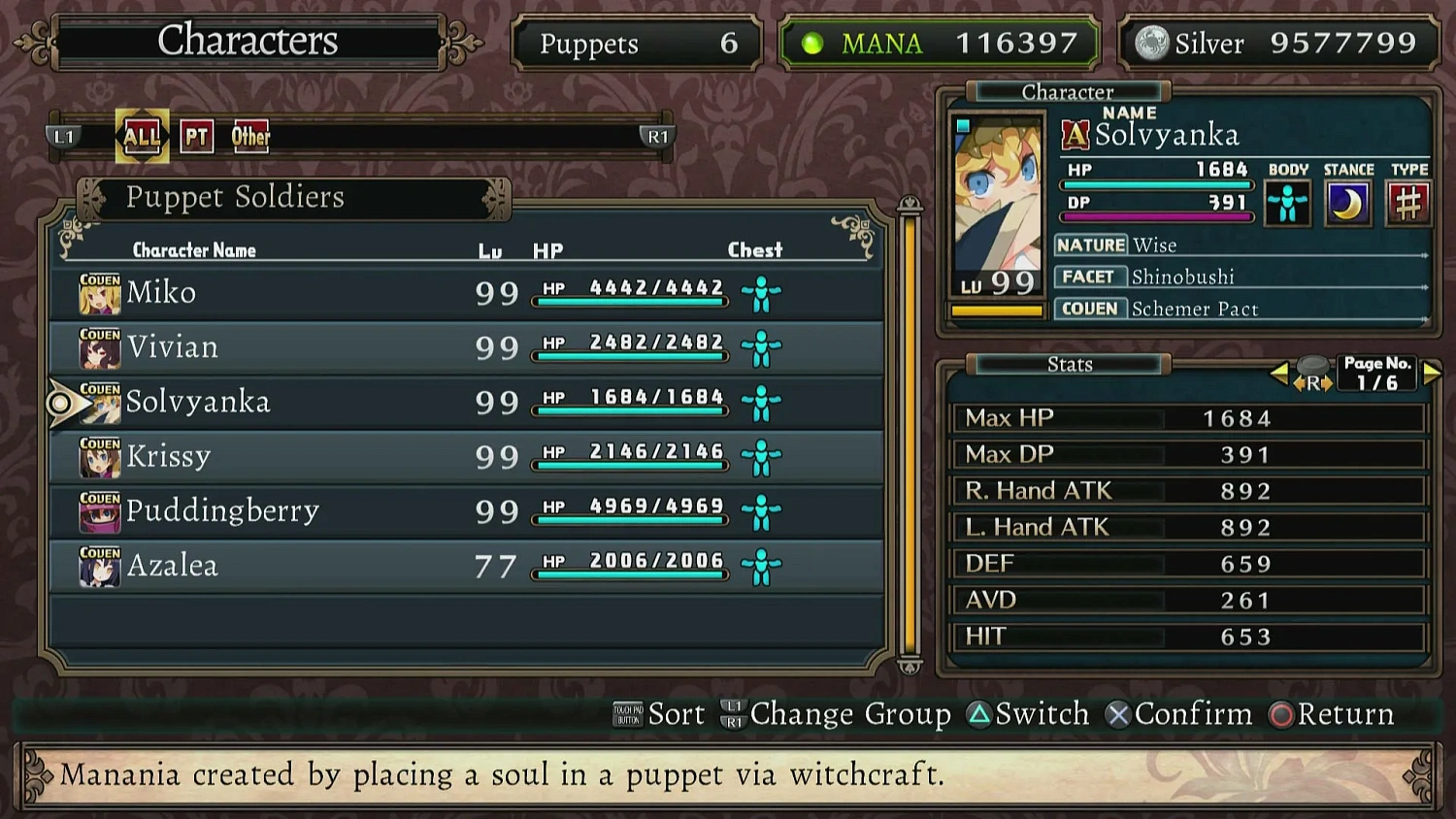This screenshot has height=819, width=1456.
Task: Click the red letter emblem beside Solvyanka's name
Action: point(1075,134)
